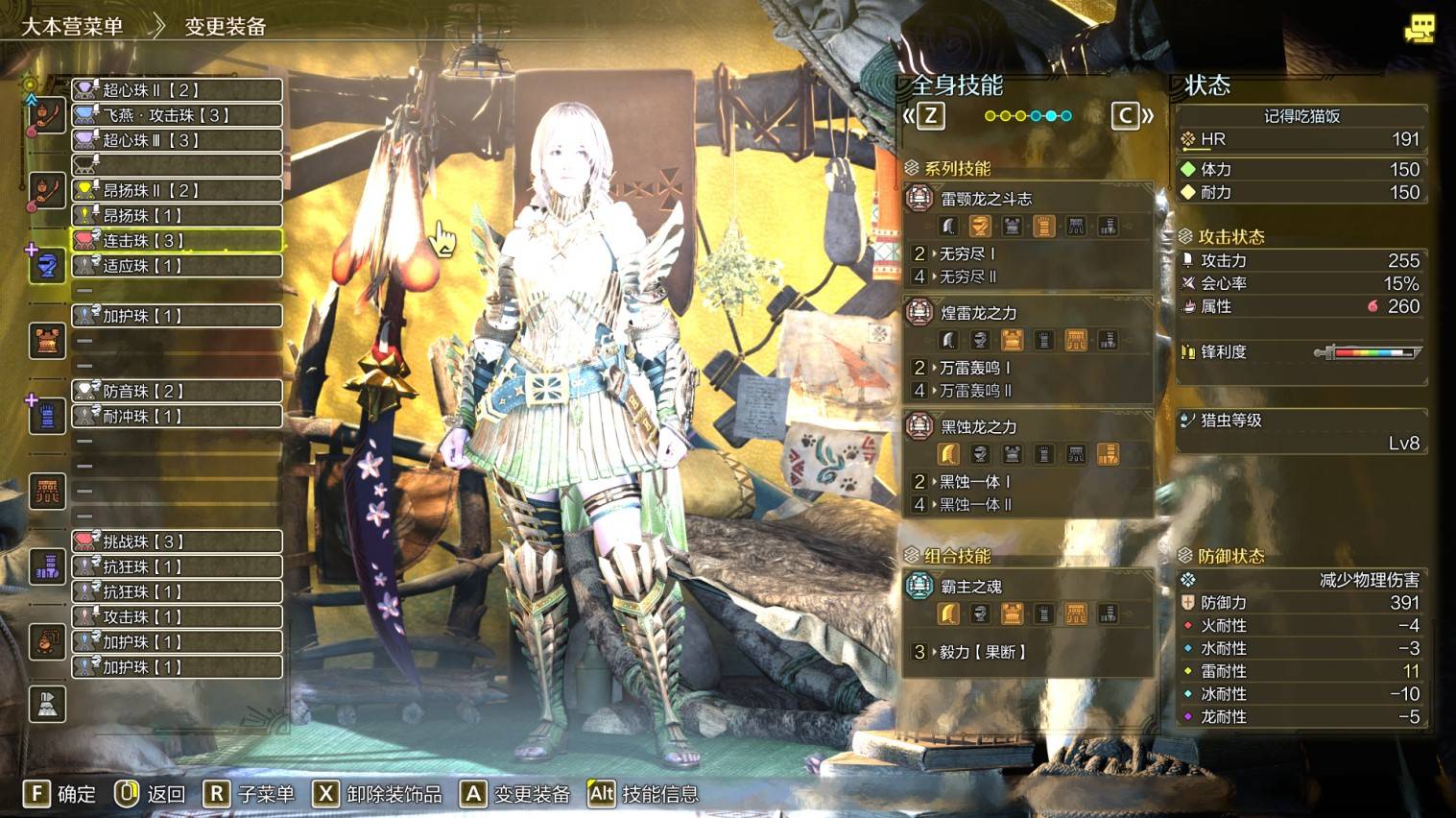Select the arm guard equipment icon
This screenshot has height=818, width=1456.
click(x=47, y=416)
